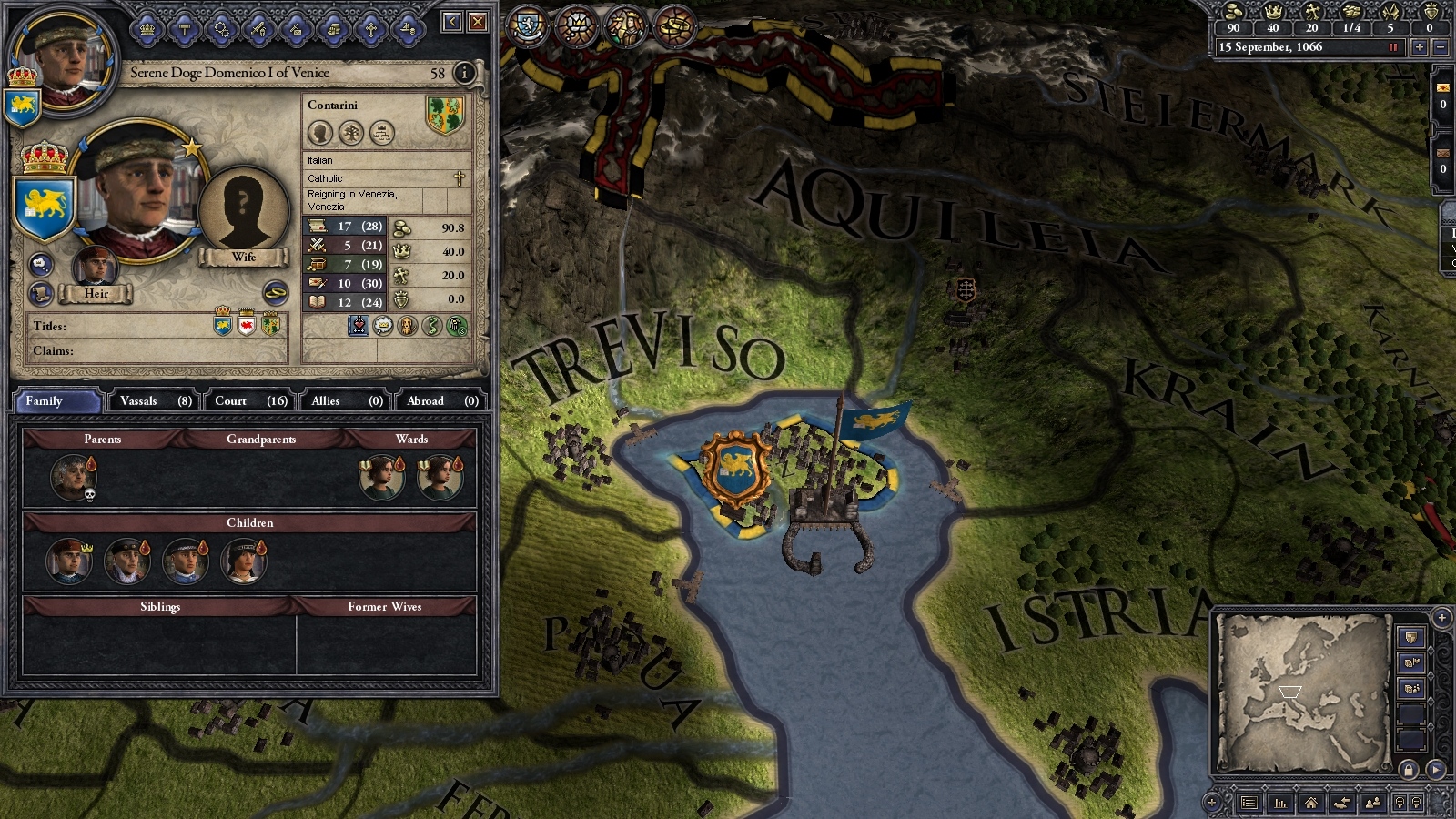Switch to the Court tab

tap(250, 400)
